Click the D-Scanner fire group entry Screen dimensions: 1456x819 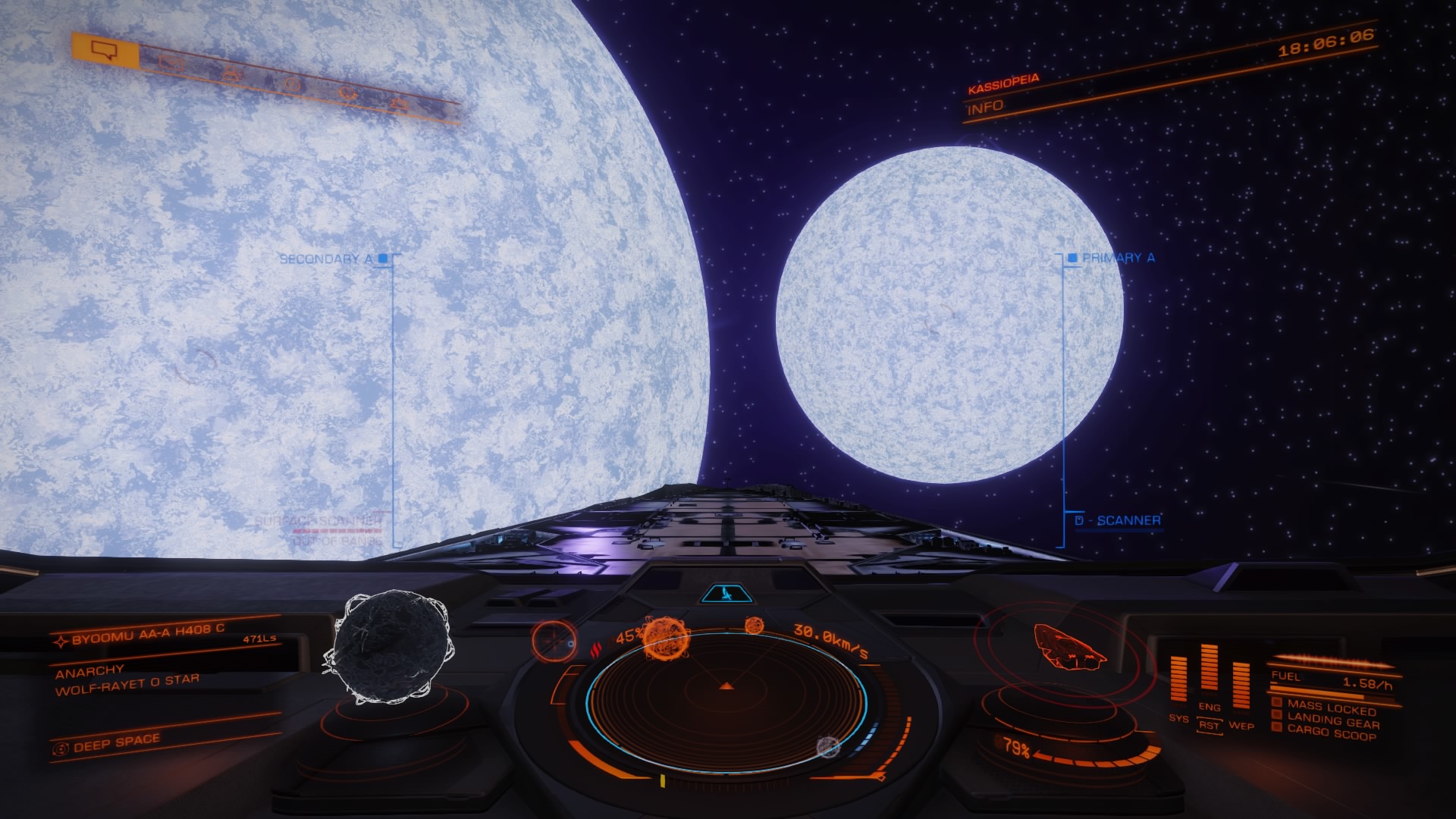1119,520
